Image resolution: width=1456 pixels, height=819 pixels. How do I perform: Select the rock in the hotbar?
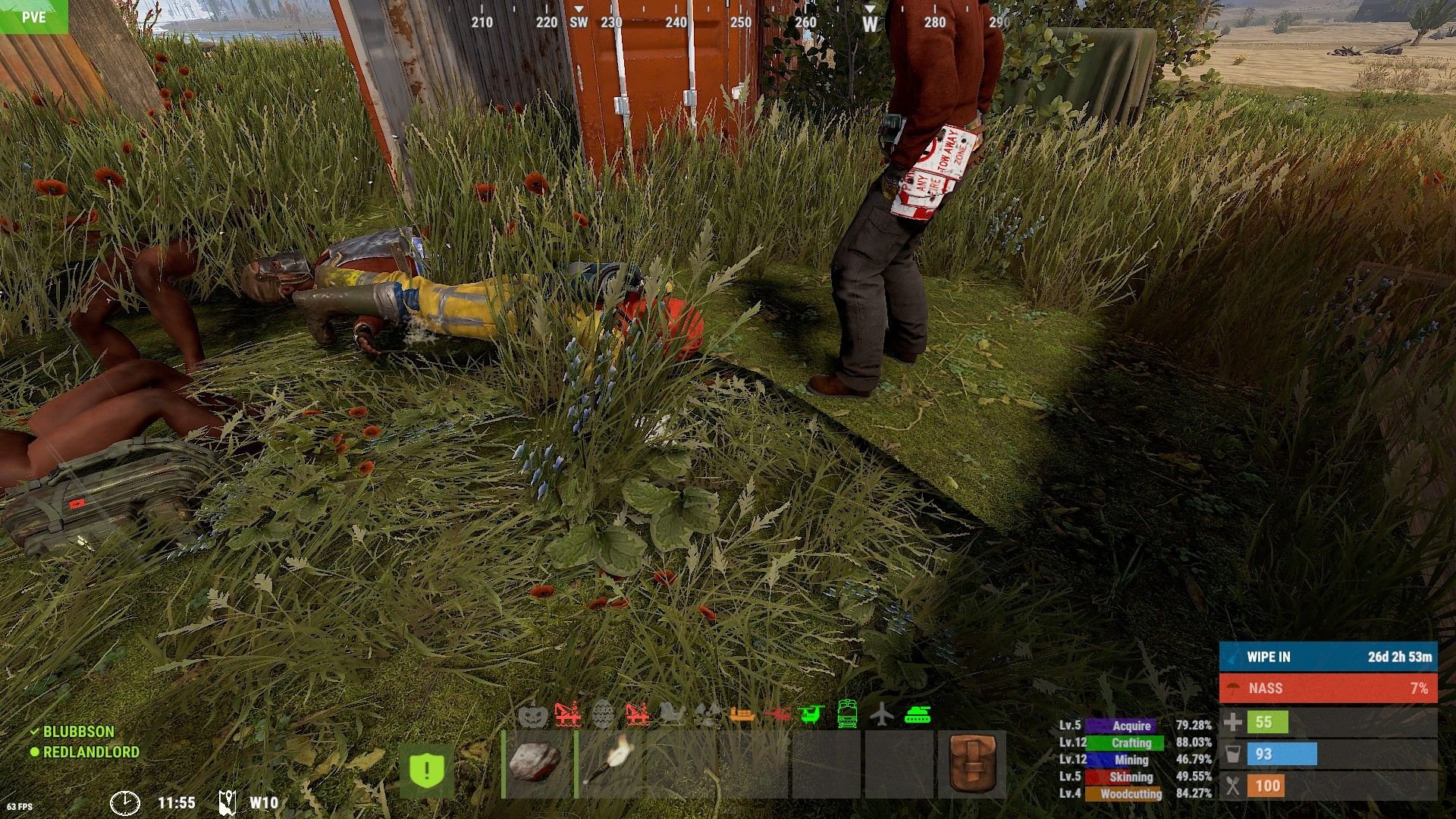point(535,763)
